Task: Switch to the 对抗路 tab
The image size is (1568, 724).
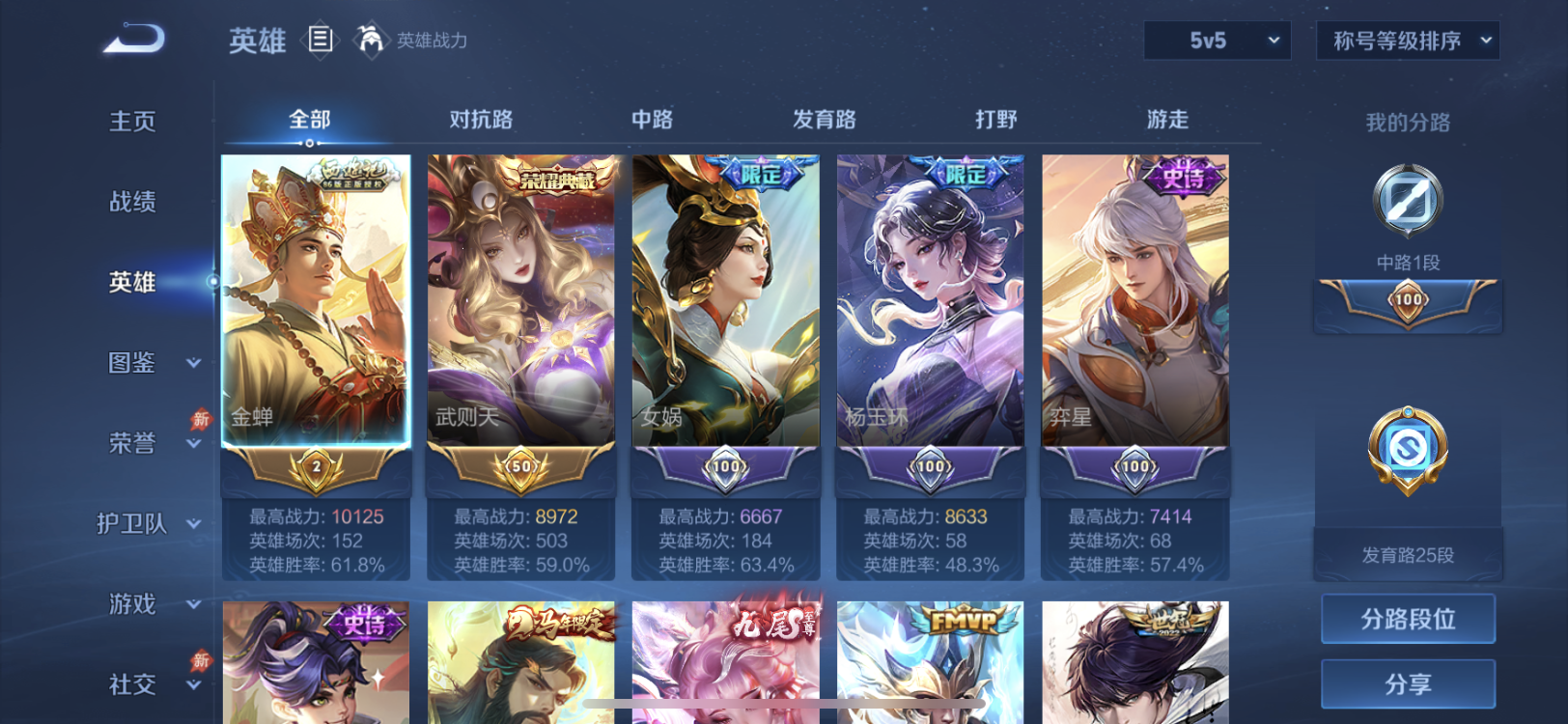Action: point(482,118)
